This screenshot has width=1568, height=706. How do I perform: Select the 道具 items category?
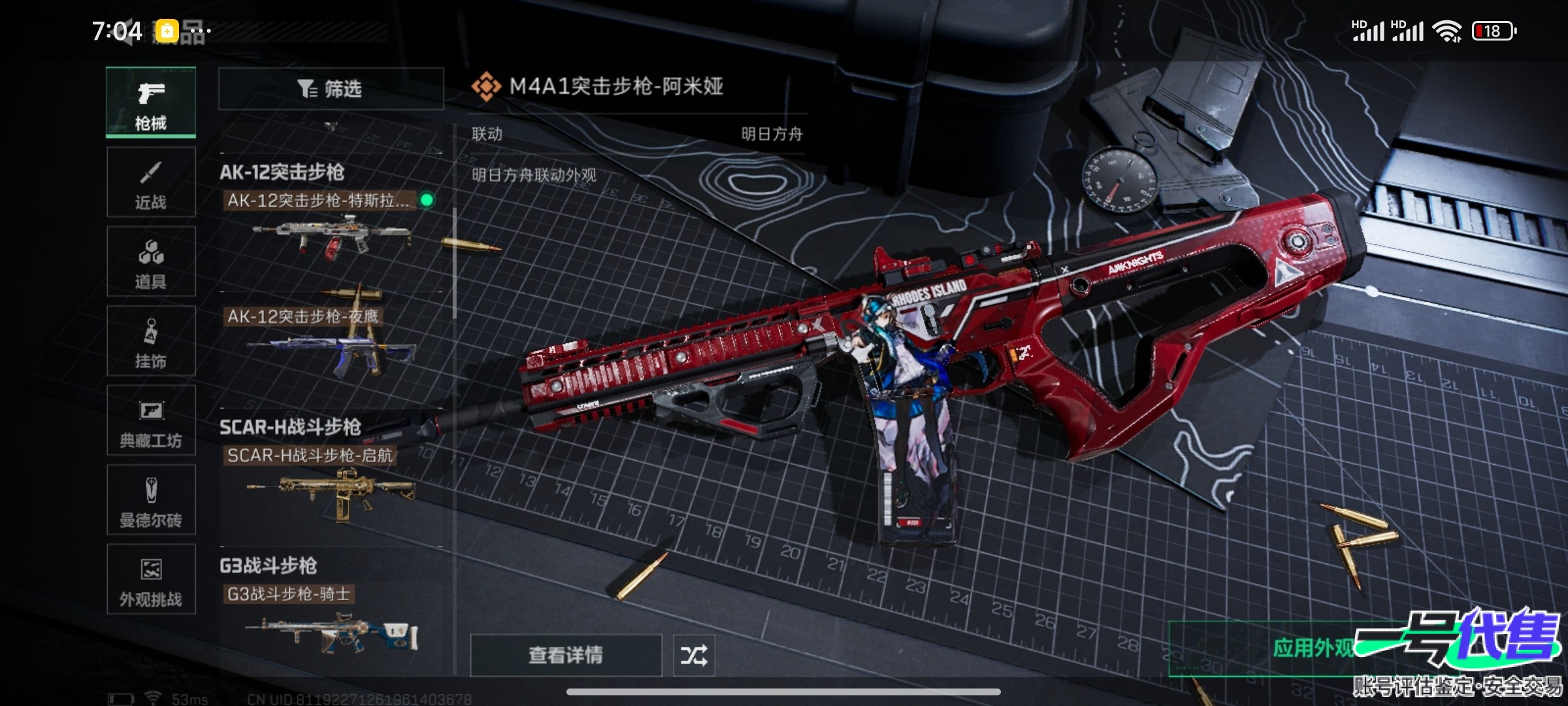pyautogui.click(x=151, y=262)
